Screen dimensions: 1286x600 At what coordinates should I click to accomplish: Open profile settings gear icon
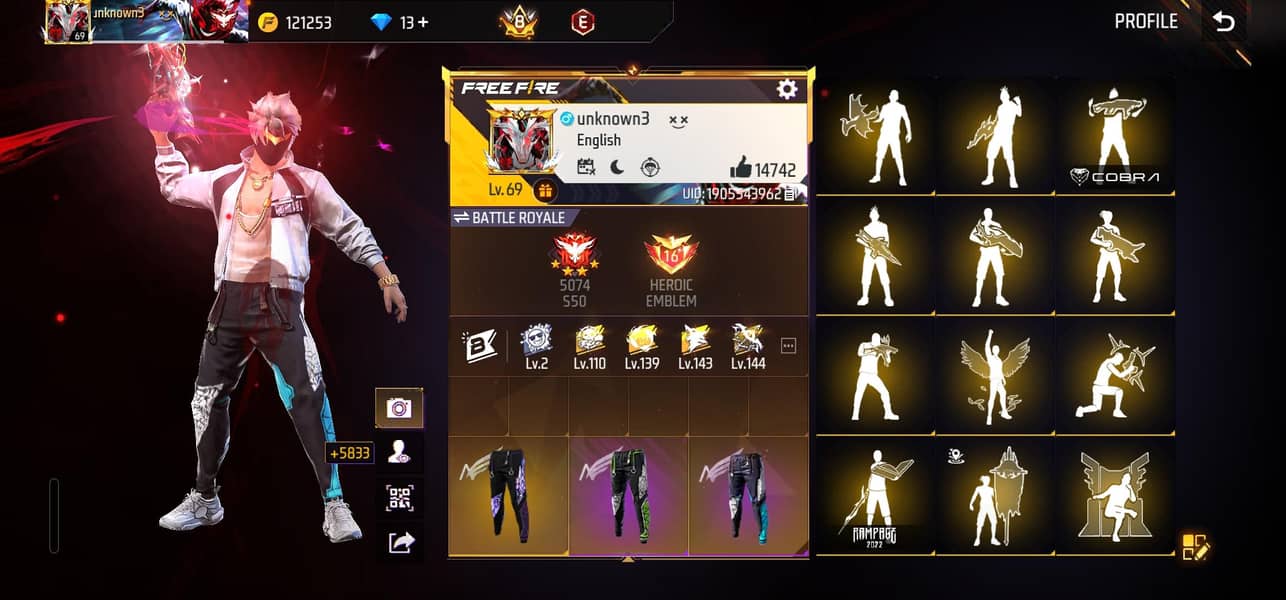(787, 89)
